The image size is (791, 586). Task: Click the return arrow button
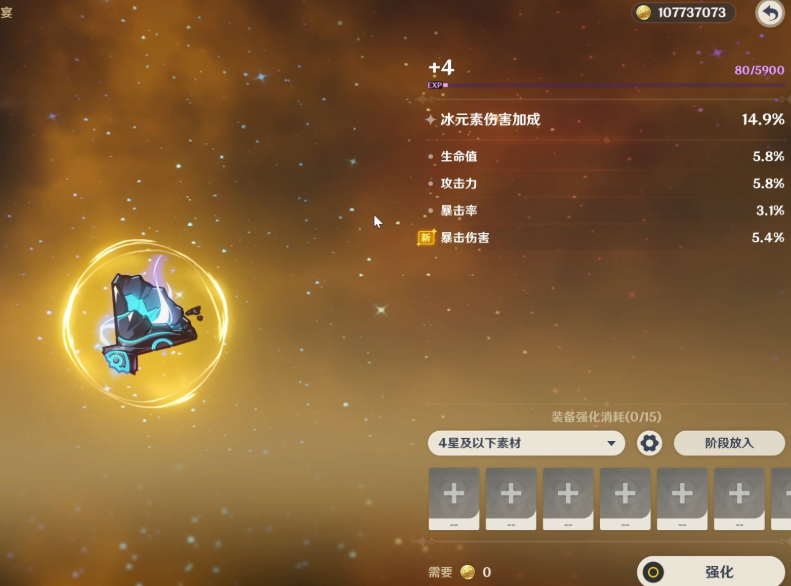click(769, 13)
